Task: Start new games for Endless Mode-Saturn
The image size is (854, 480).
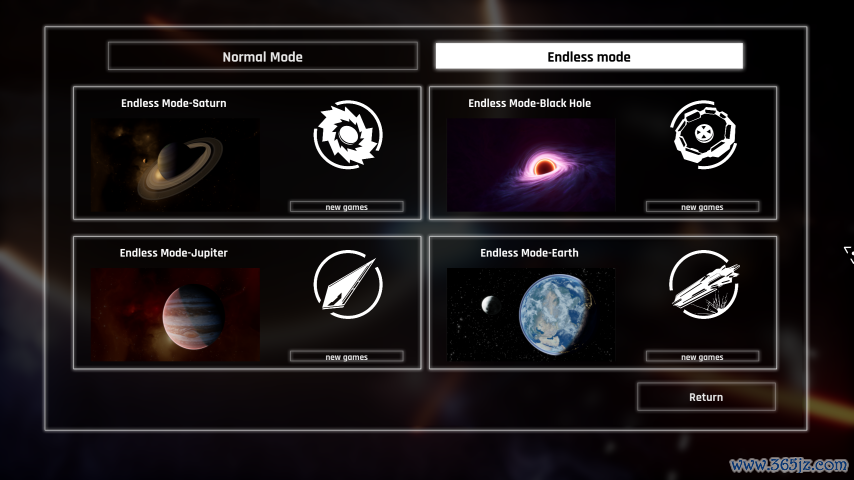Action: click(x=346, y=207)
